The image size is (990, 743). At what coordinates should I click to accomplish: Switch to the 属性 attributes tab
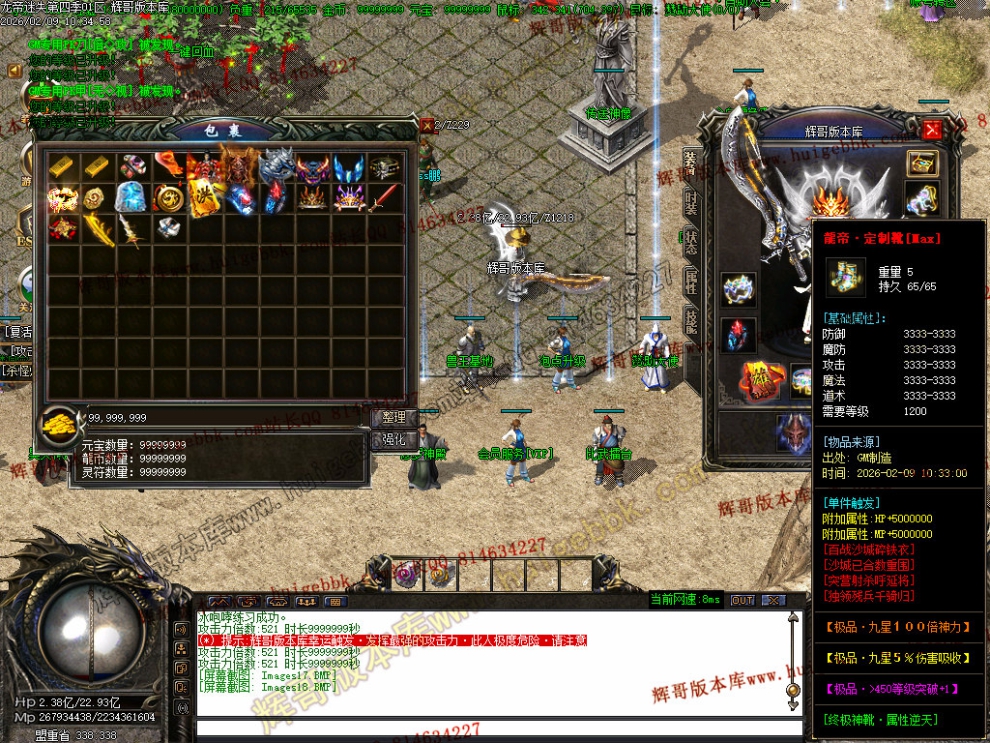tap(691, 281)
